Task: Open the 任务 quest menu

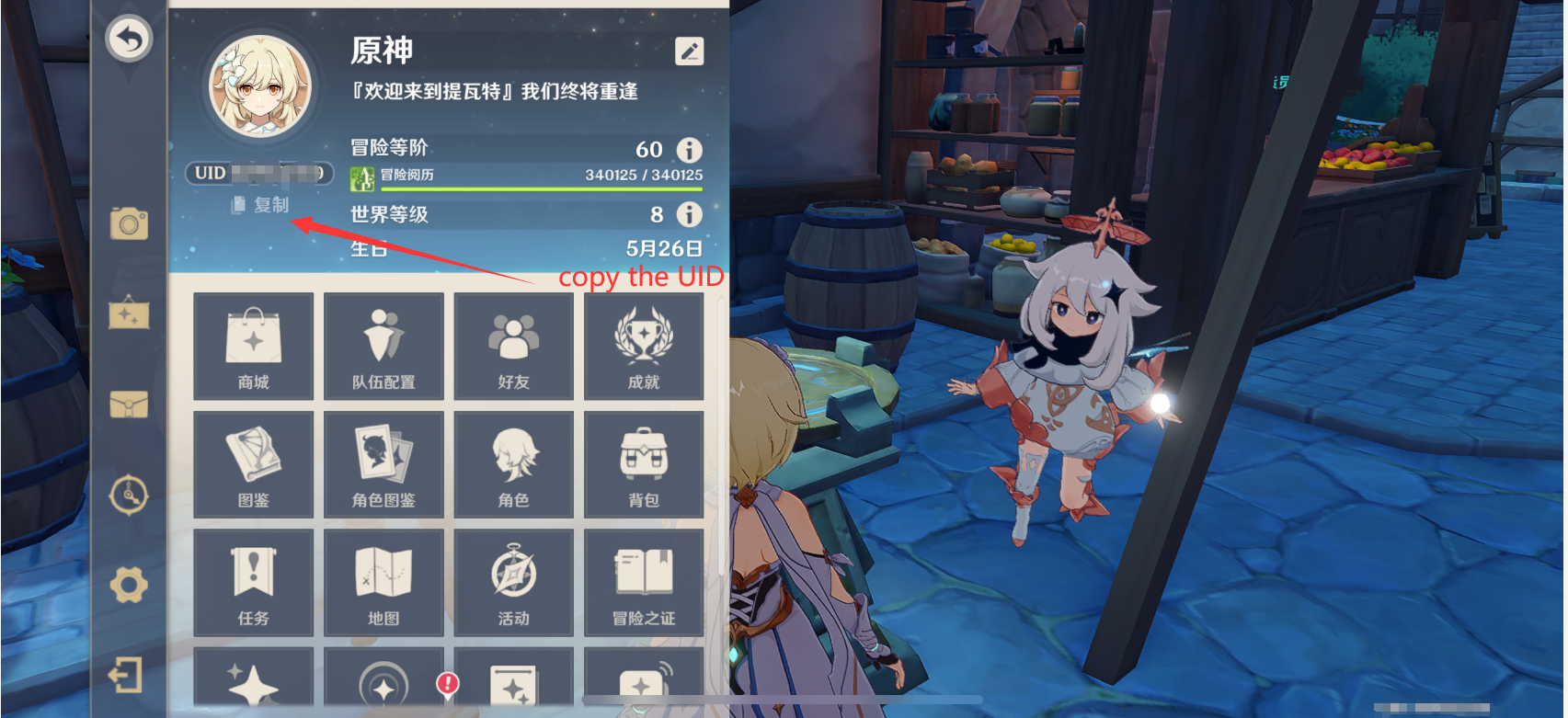Action: [x=254, y=582]
